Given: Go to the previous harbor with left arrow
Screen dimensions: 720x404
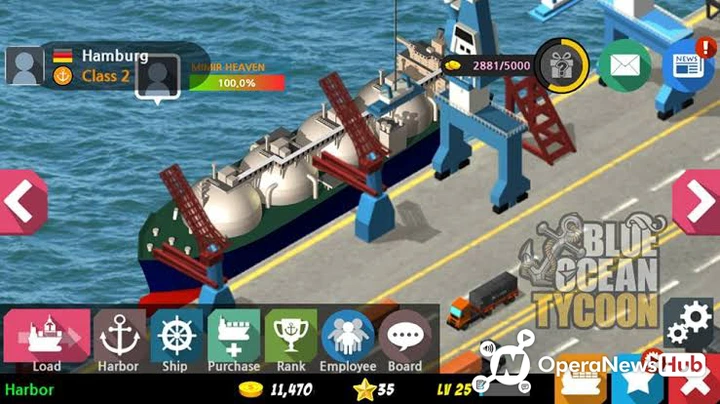Looking at the screenshot, I should pos(20,202).
